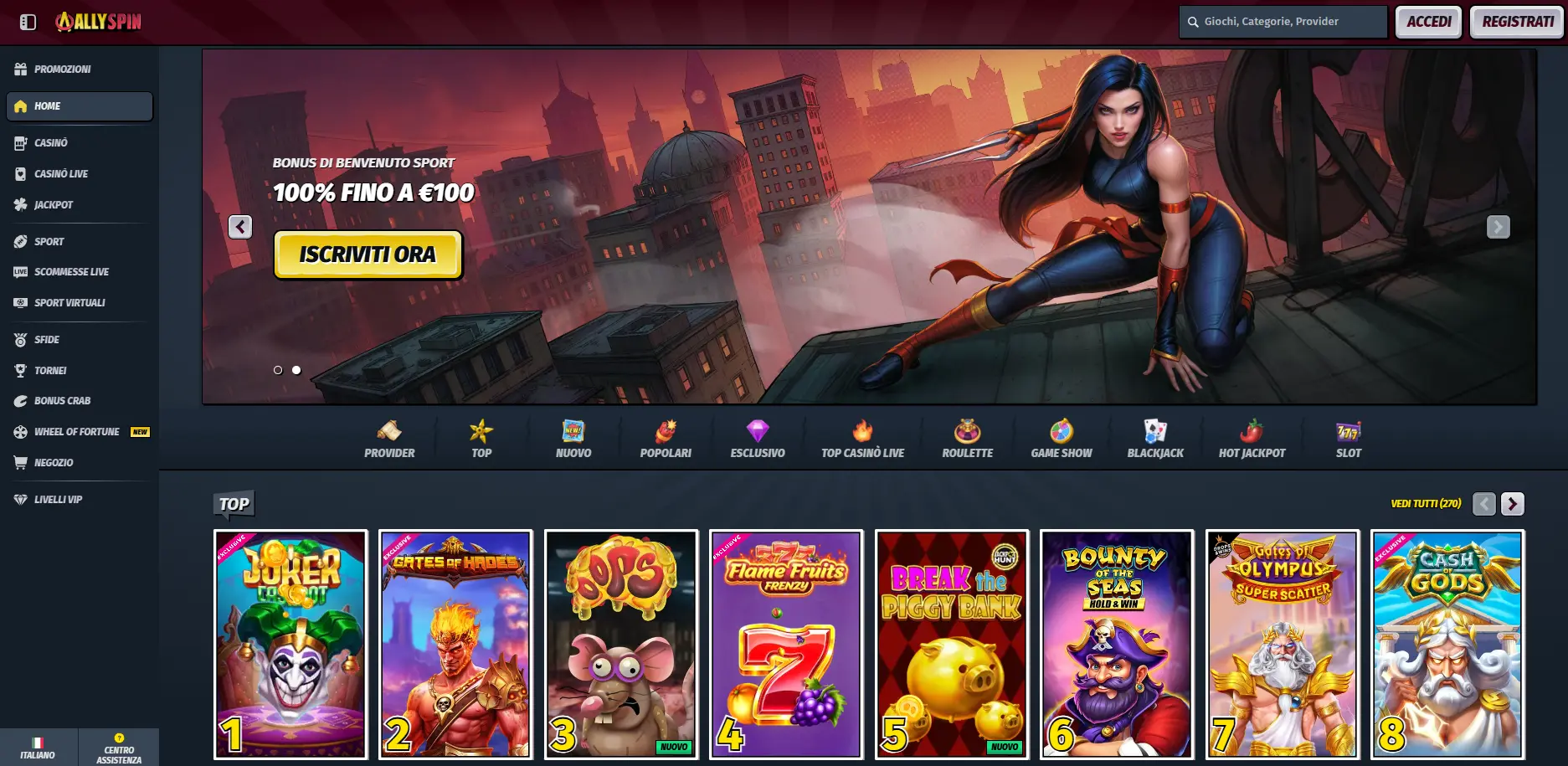
Task: Click the Hot Jackpot chili pepper icon
Action: [x=1252, y=429]
